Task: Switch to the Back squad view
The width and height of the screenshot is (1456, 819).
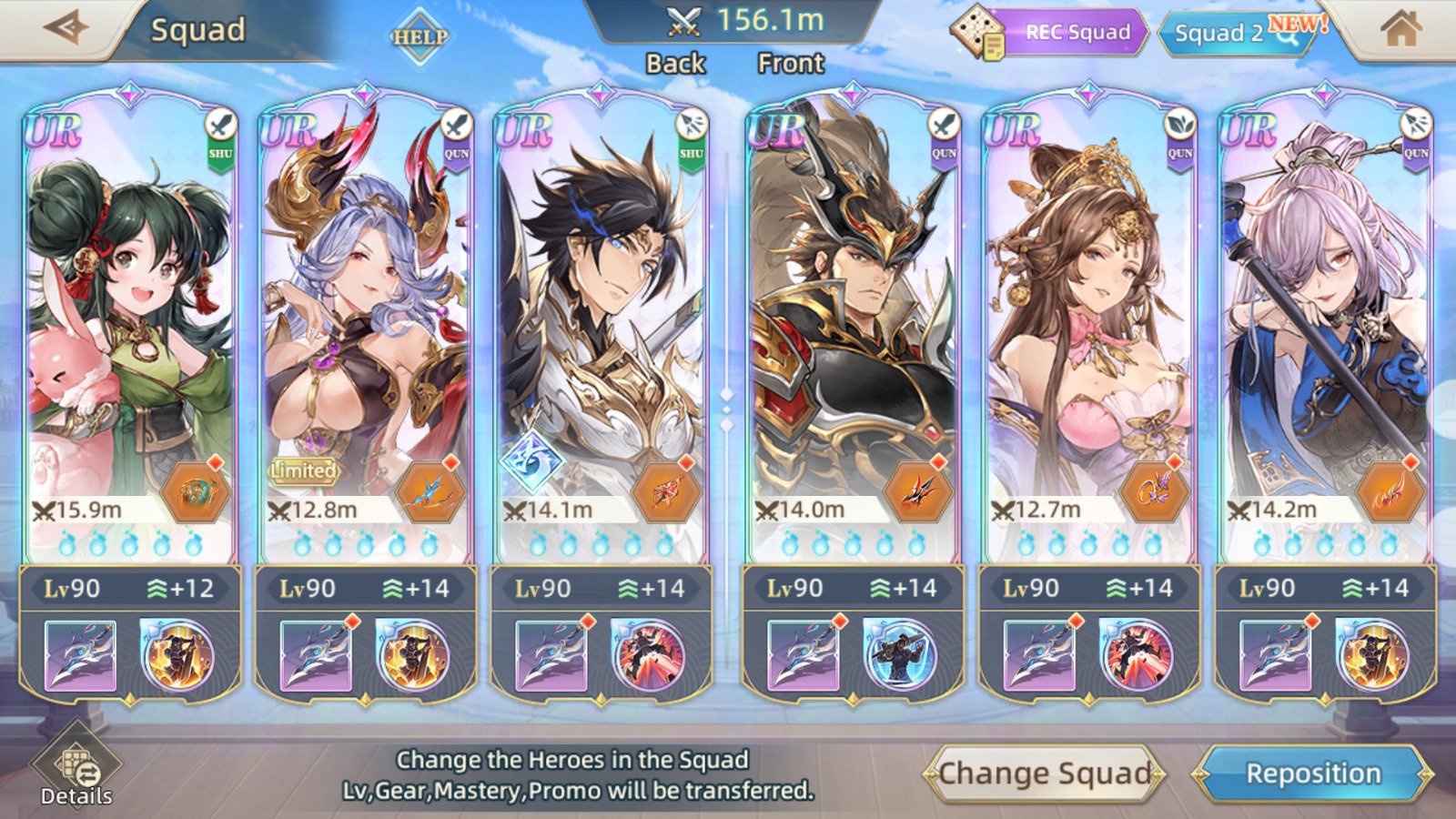Action: point(675,64)
